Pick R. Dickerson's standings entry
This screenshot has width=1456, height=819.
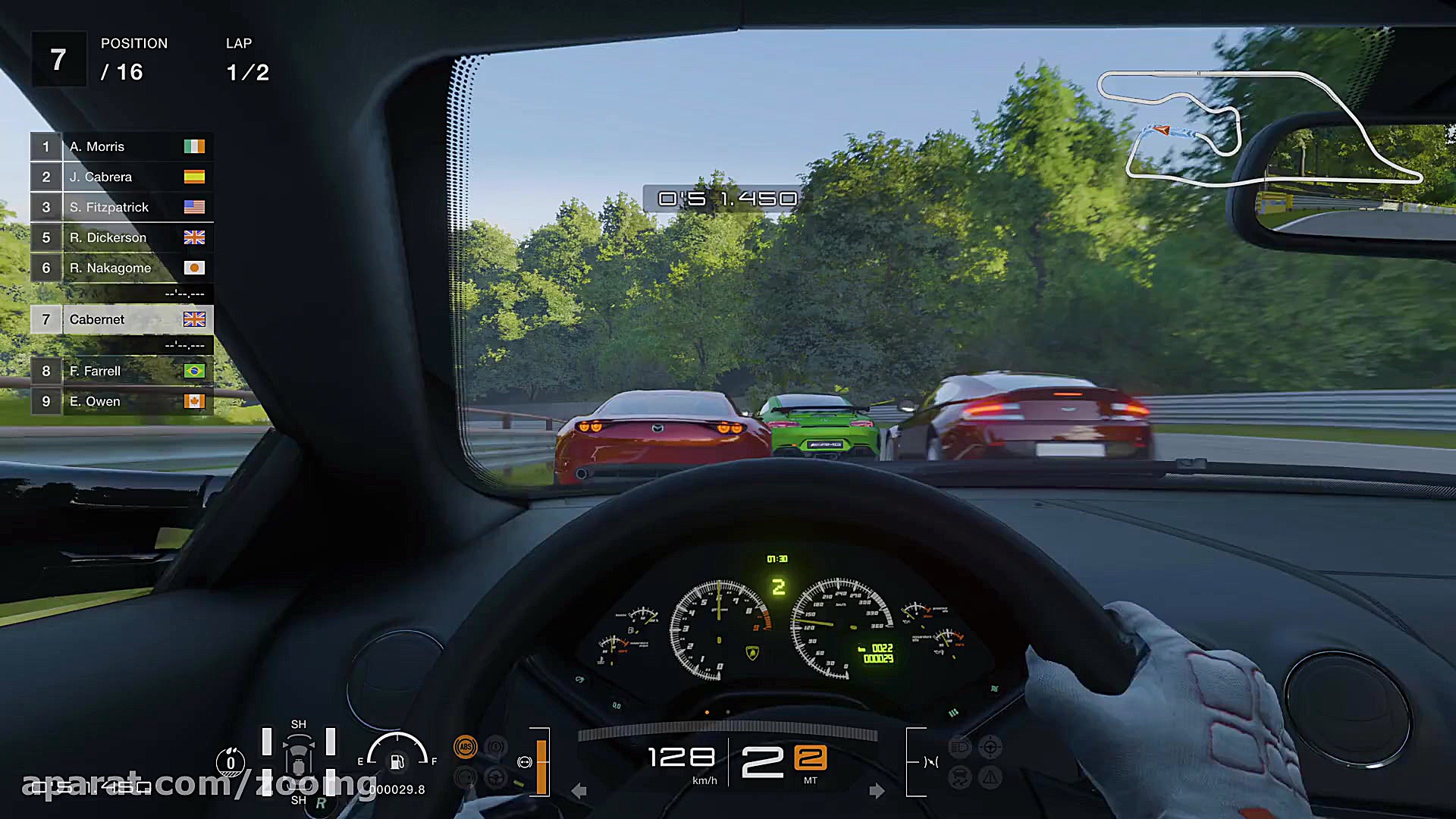pos(121,237)
